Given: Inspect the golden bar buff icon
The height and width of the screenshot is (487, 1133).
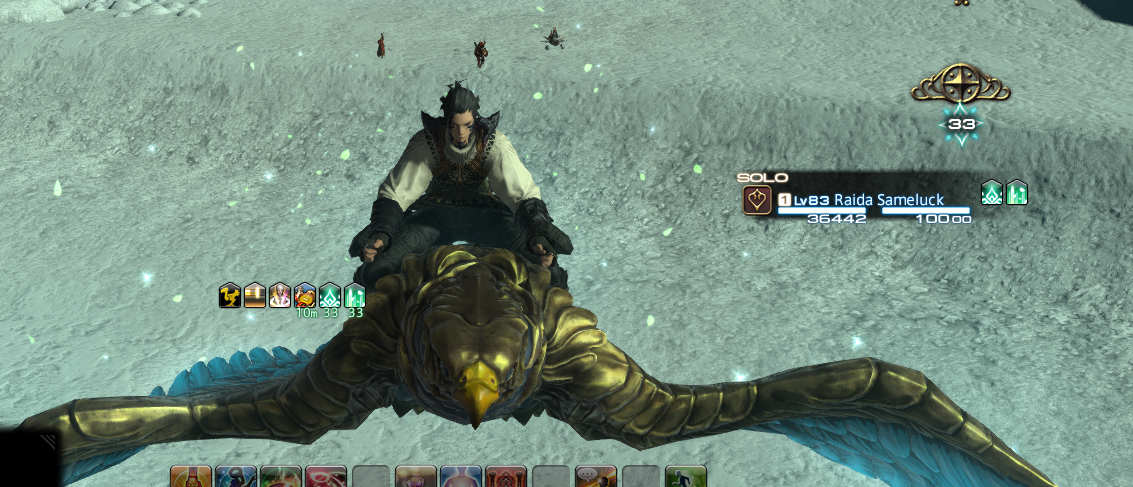Looking at the screenshot, I should 255,295.
